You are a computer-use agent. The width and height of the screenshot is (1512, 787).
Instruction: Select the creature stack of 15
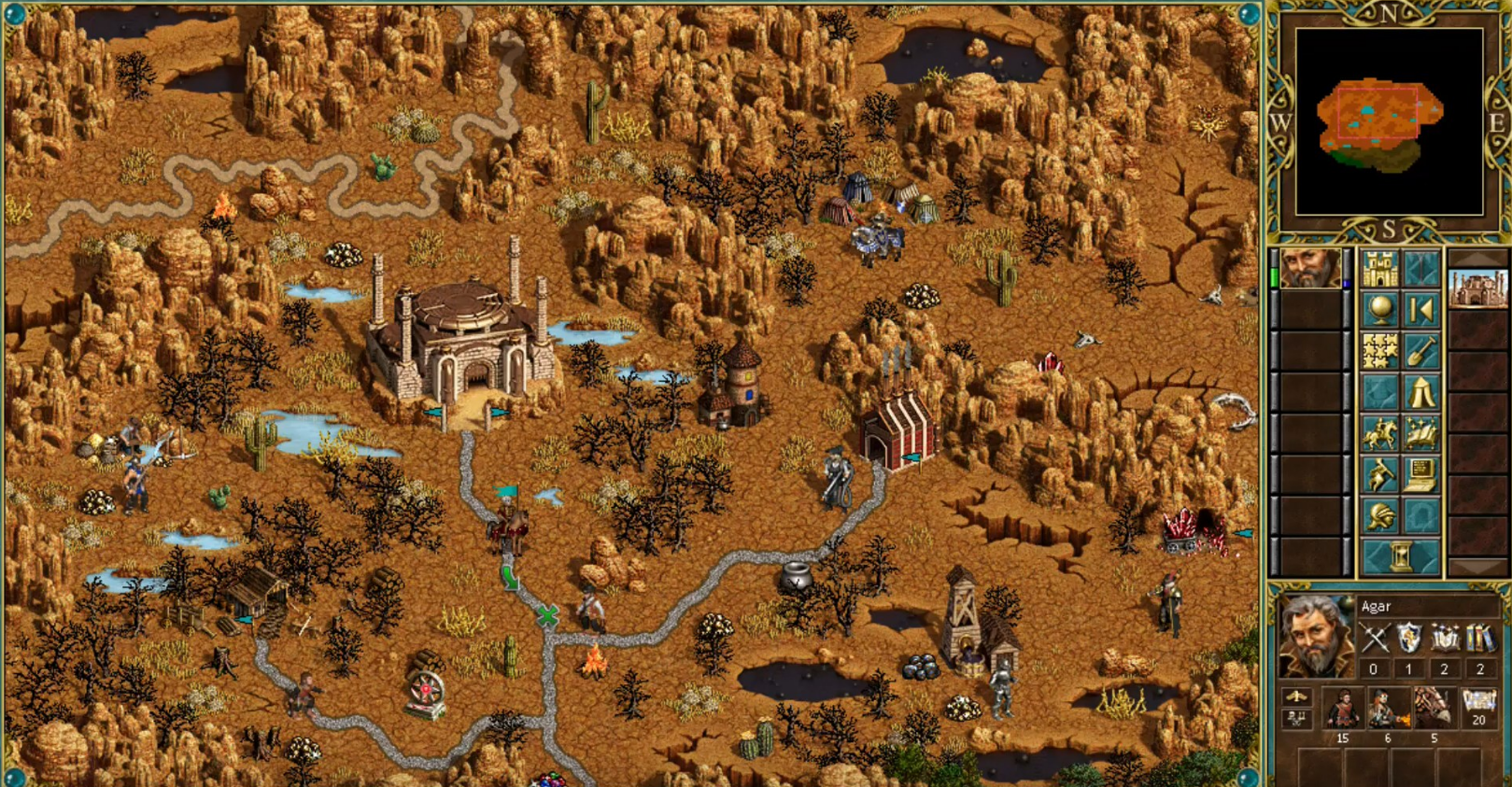[1344, 707]
